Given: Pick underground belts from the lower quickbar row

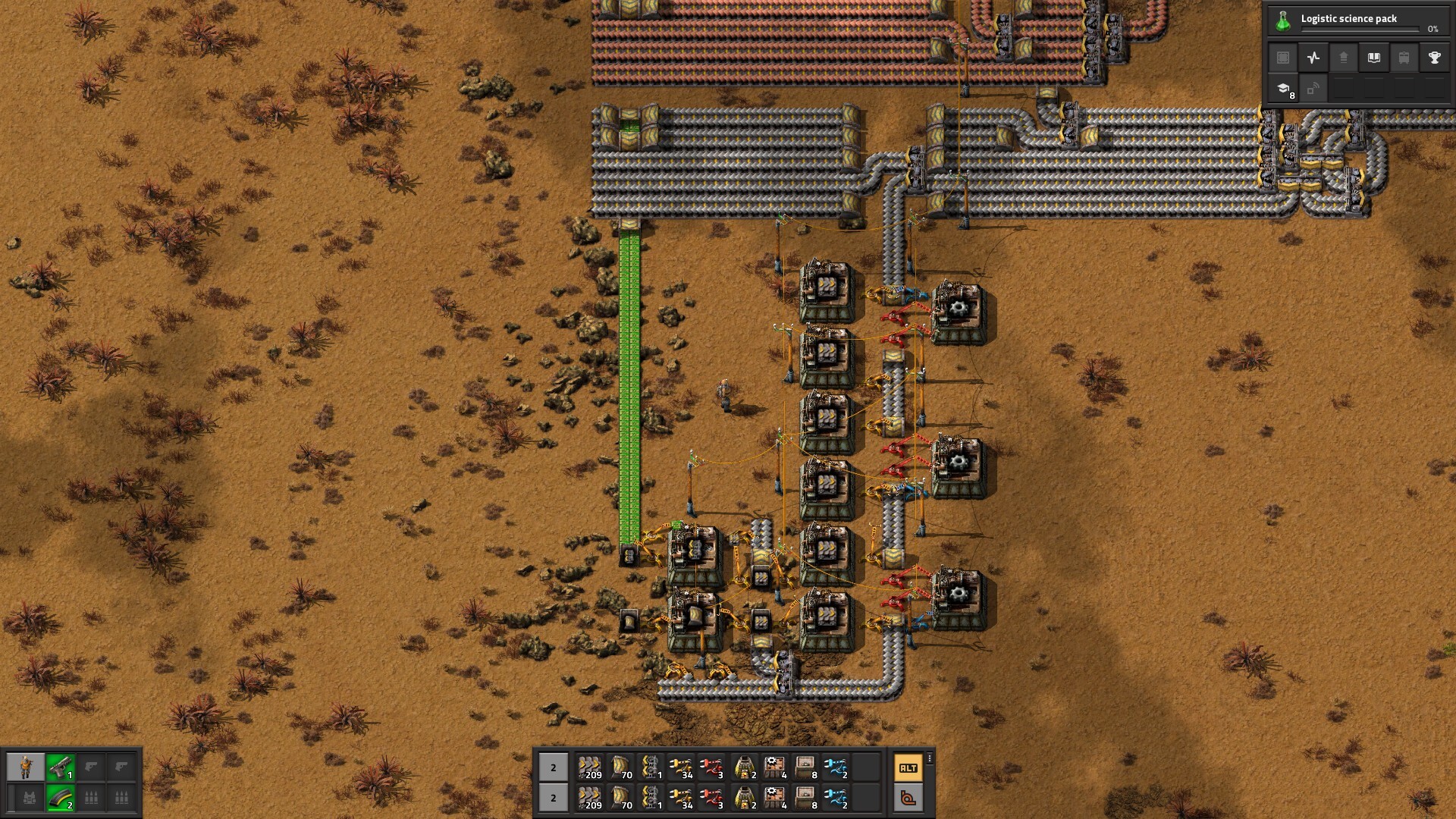Looking at the screenshot, I should click(x=621, y=798).
